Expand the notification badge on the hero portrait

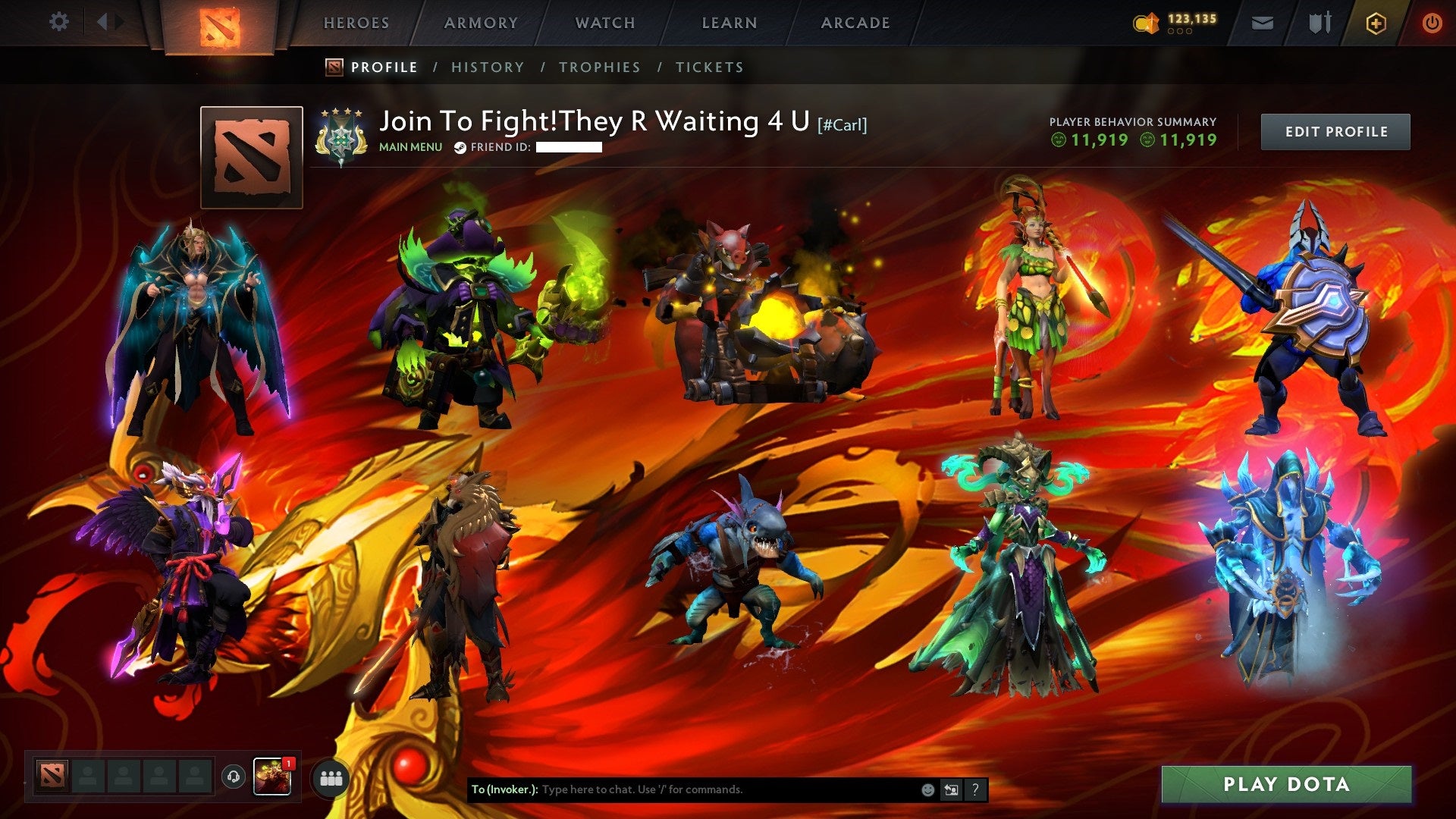[x=290, y=762]
